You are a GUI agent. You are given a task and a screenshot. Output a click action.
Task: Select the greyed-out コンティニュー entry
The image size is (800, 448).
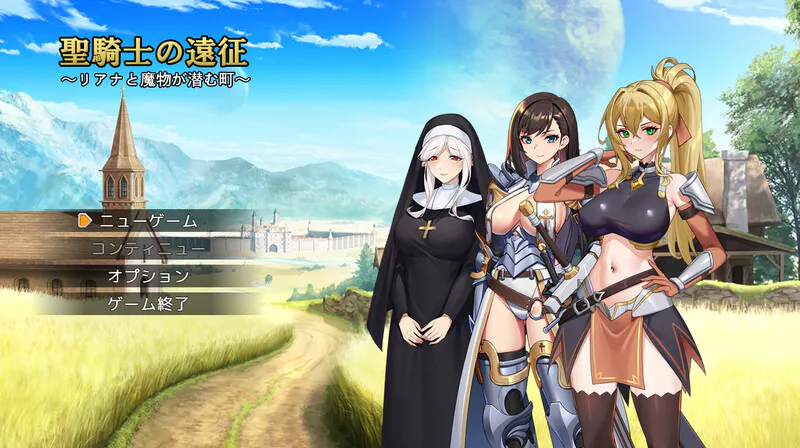(148, 248)
